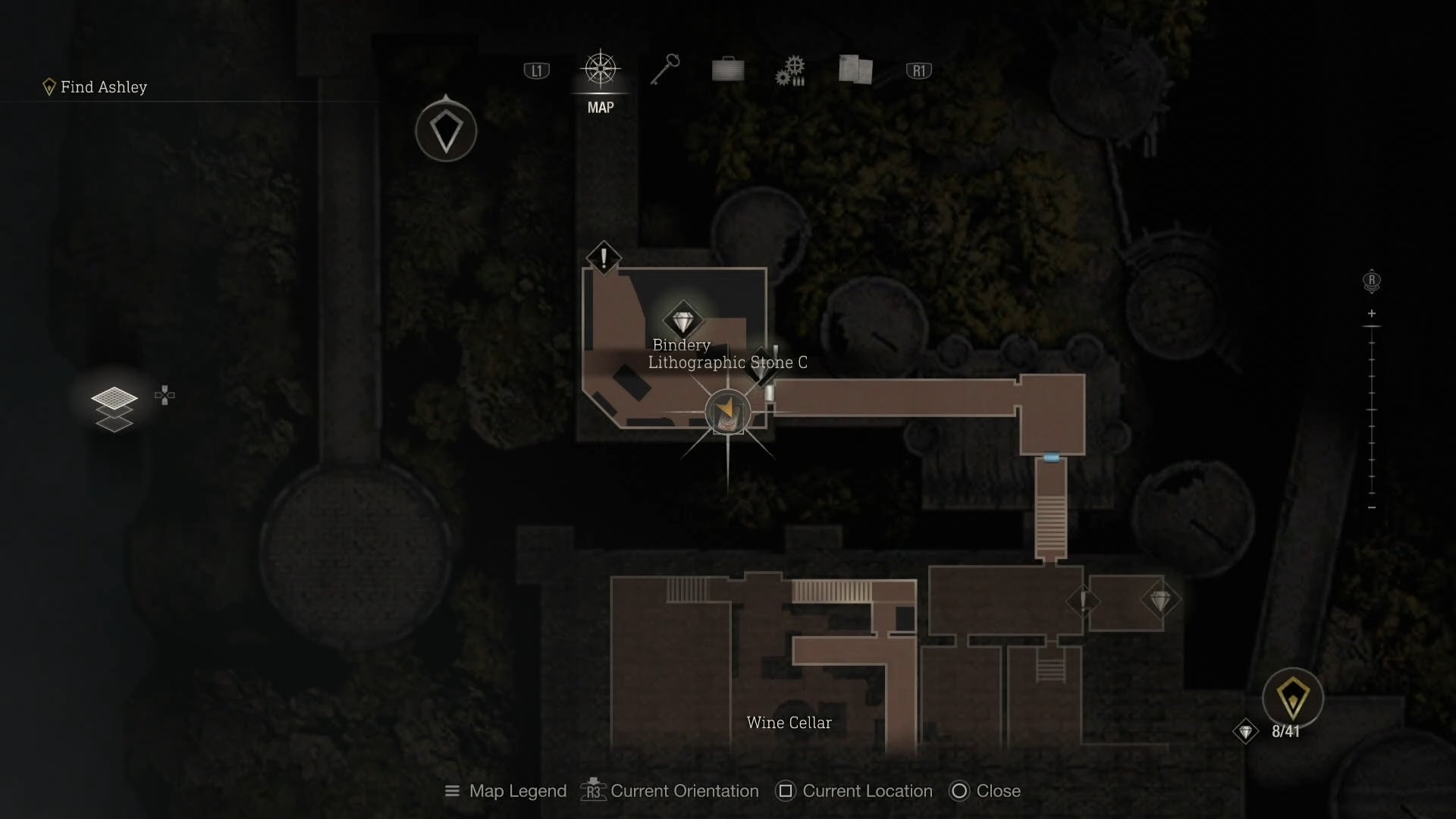Open the attaché case tab

[x=728, y=71]
